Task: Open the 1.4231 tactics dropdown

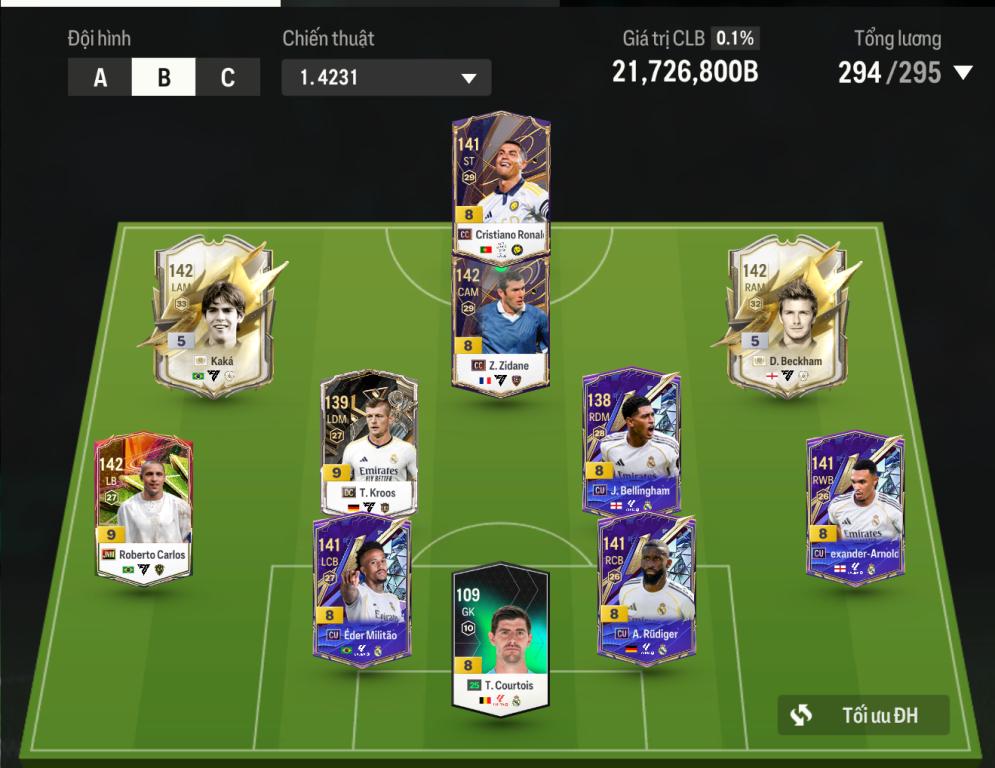Action: 386,78
